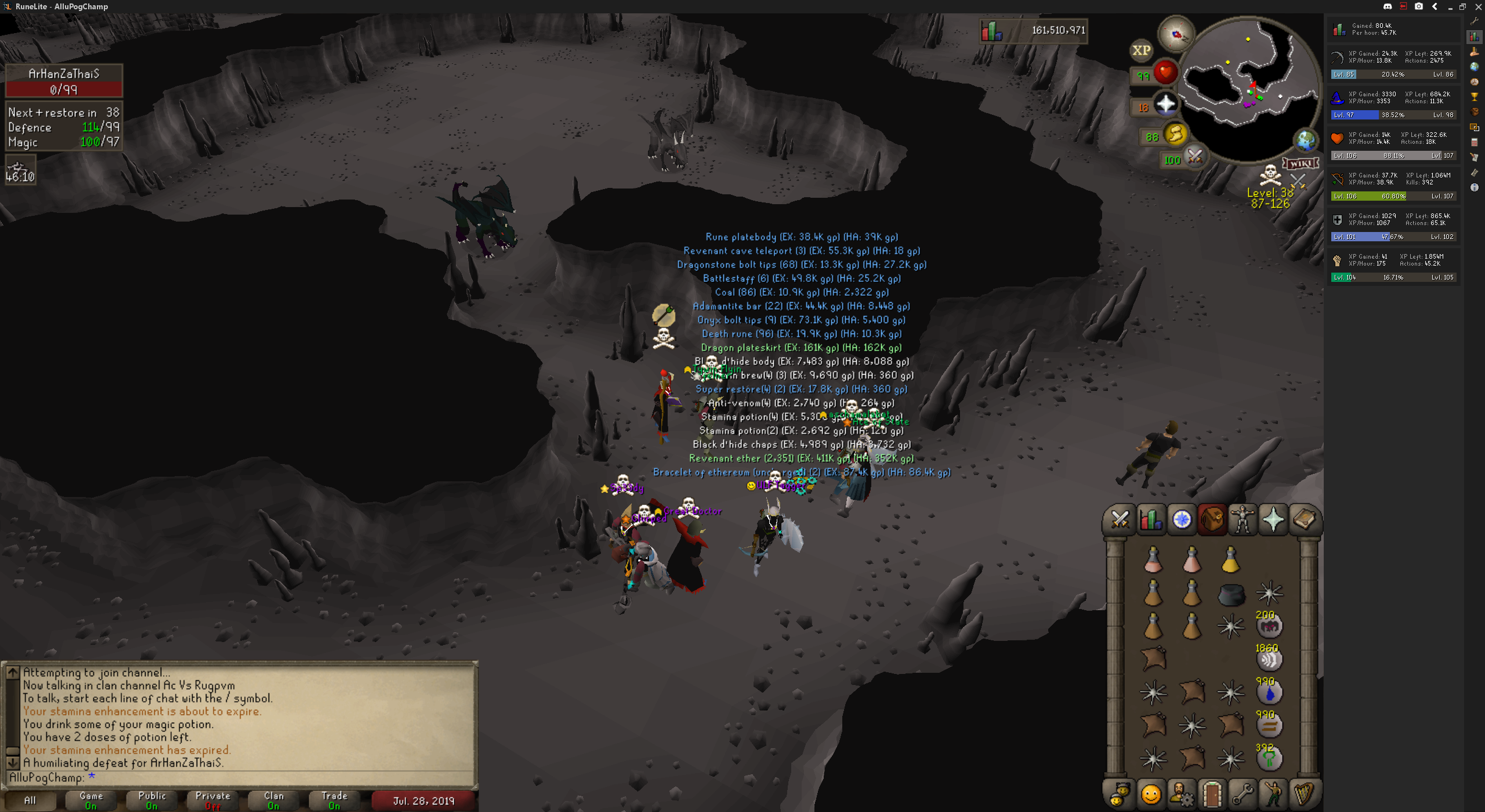Image resolution: width=1485 pixels, height=812 pixels.
Task: Toggle the Private chat filter
Action: [x=213, y=800]
